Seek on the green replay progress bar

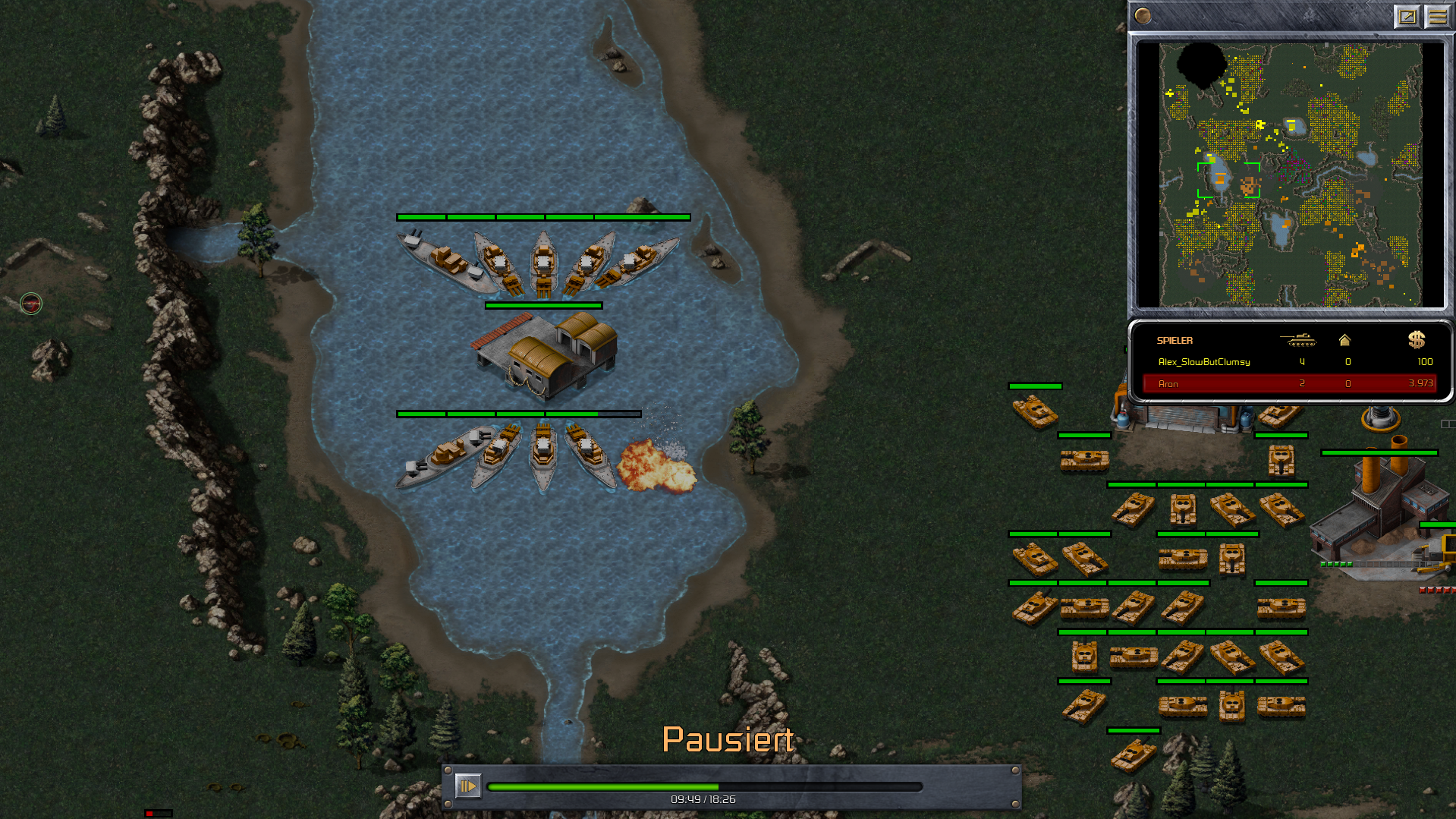point(704,787)
